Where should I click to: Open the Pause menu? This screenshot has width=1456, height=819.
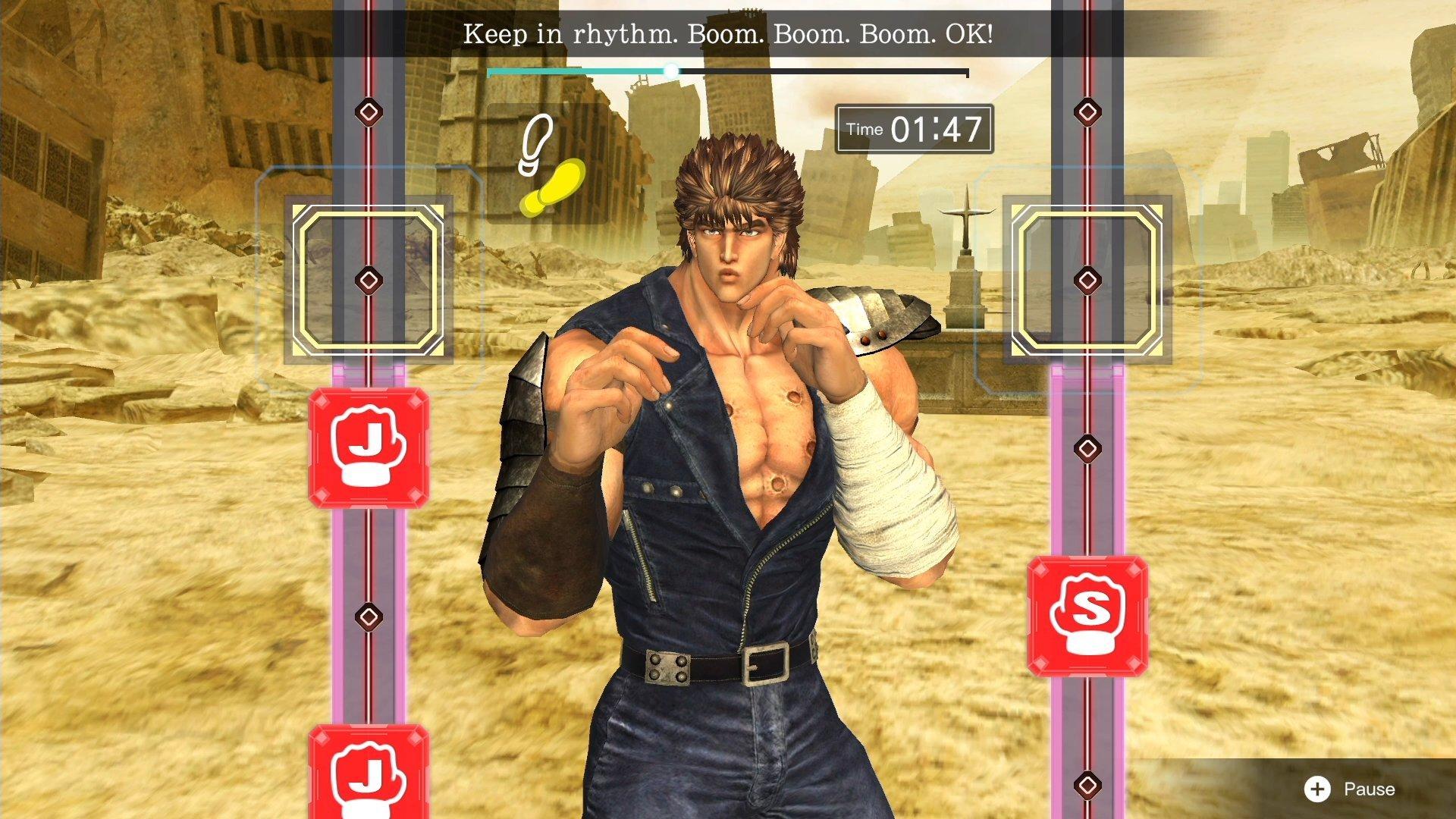coord(1365,789)
